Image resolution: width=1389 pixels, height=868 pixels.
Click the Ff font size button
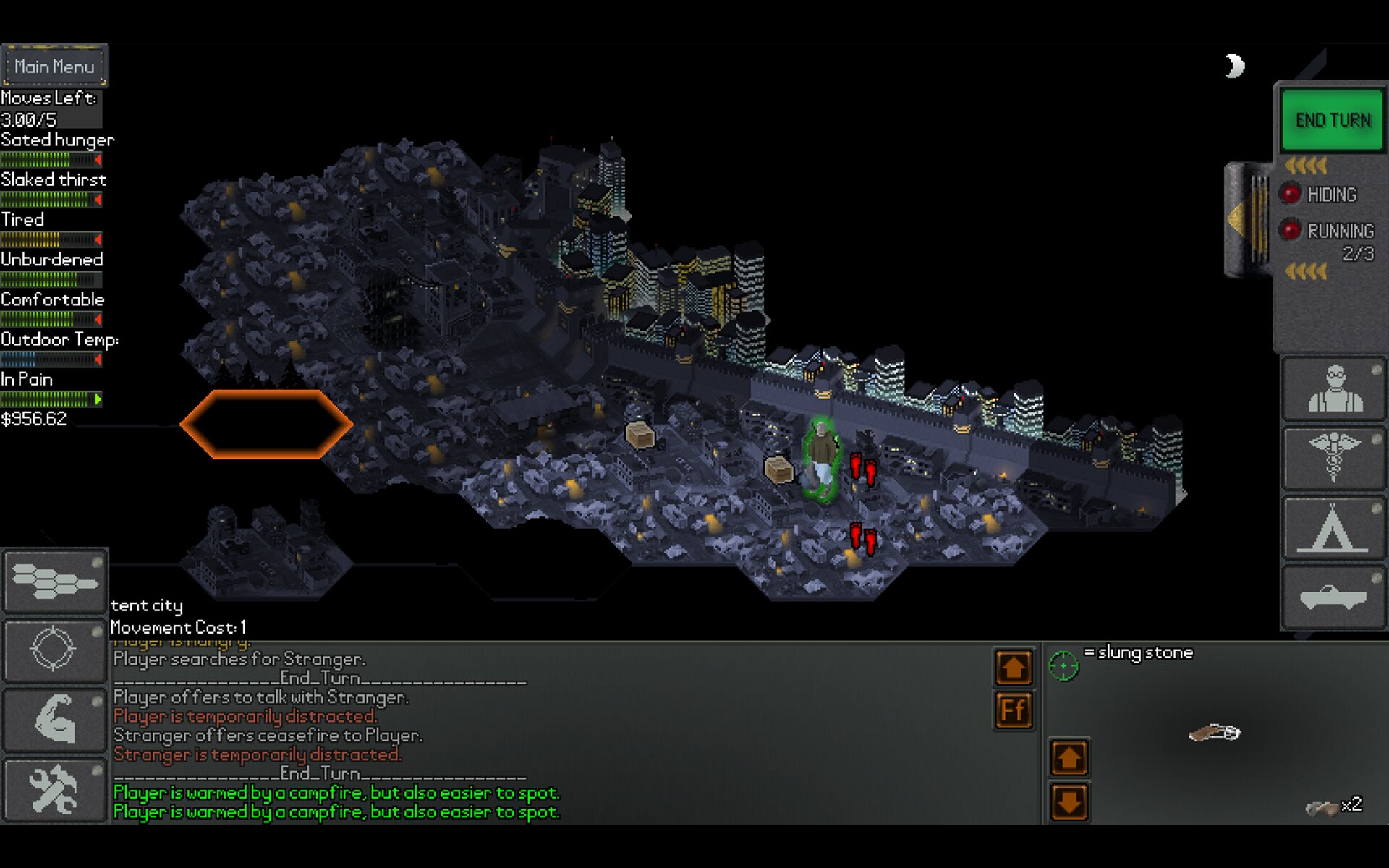pyautogui.click(x=1014, y=710)
